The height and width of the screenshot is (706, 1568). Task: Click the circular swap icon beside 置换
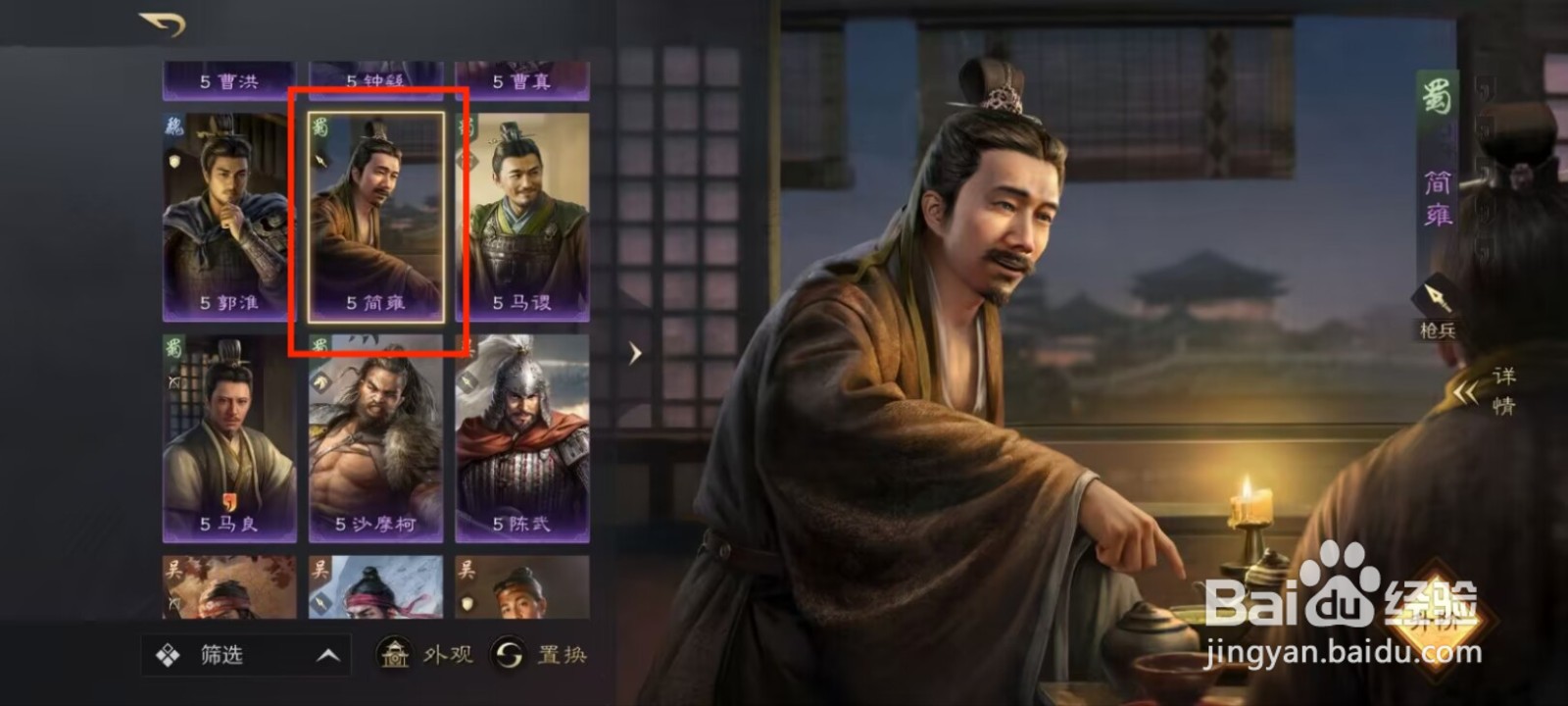(507, 656)
